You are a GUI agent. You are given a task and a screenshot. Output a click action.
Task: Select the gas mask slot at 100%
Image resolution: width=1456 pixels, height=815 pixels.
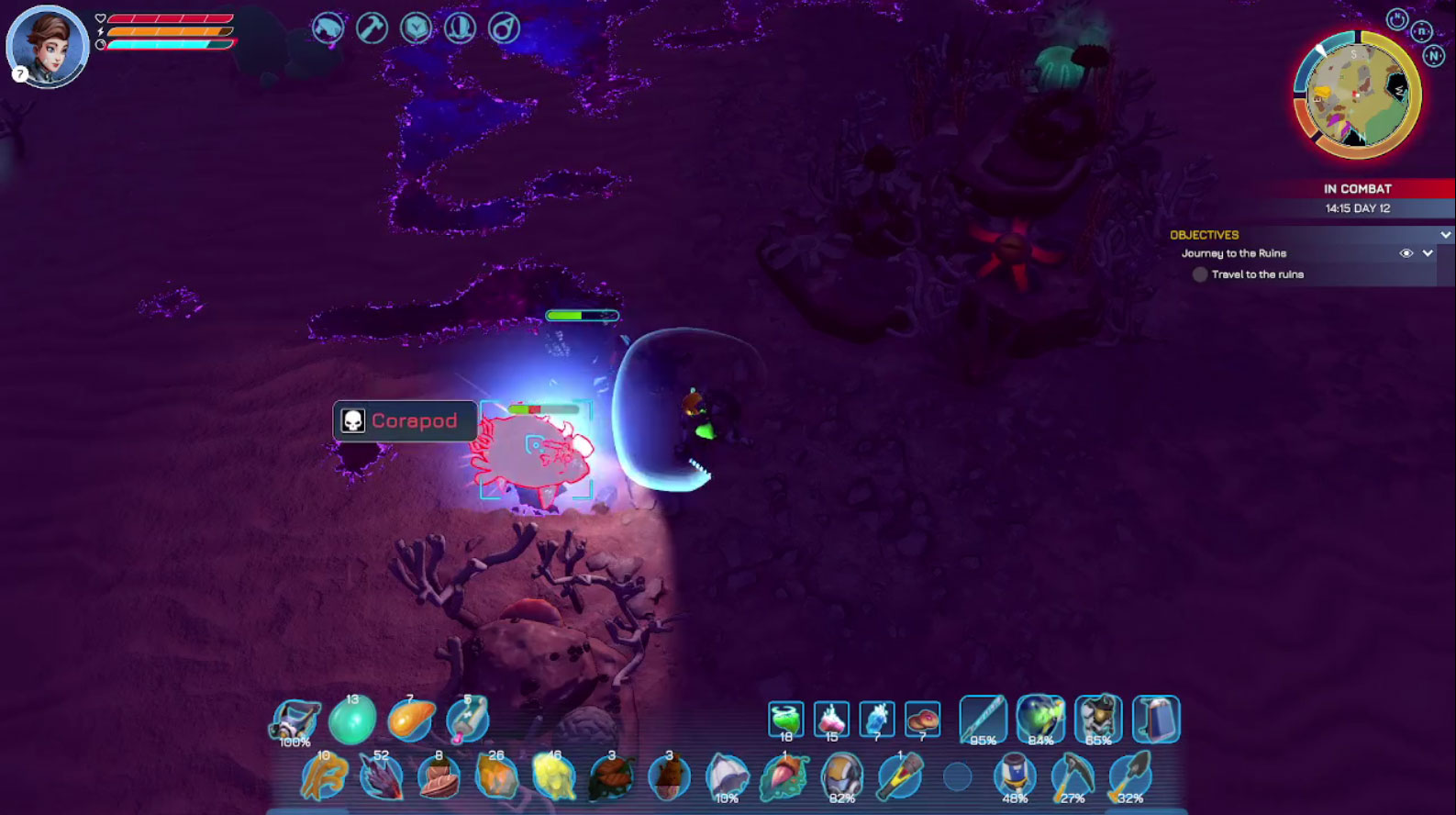(295, 720)
